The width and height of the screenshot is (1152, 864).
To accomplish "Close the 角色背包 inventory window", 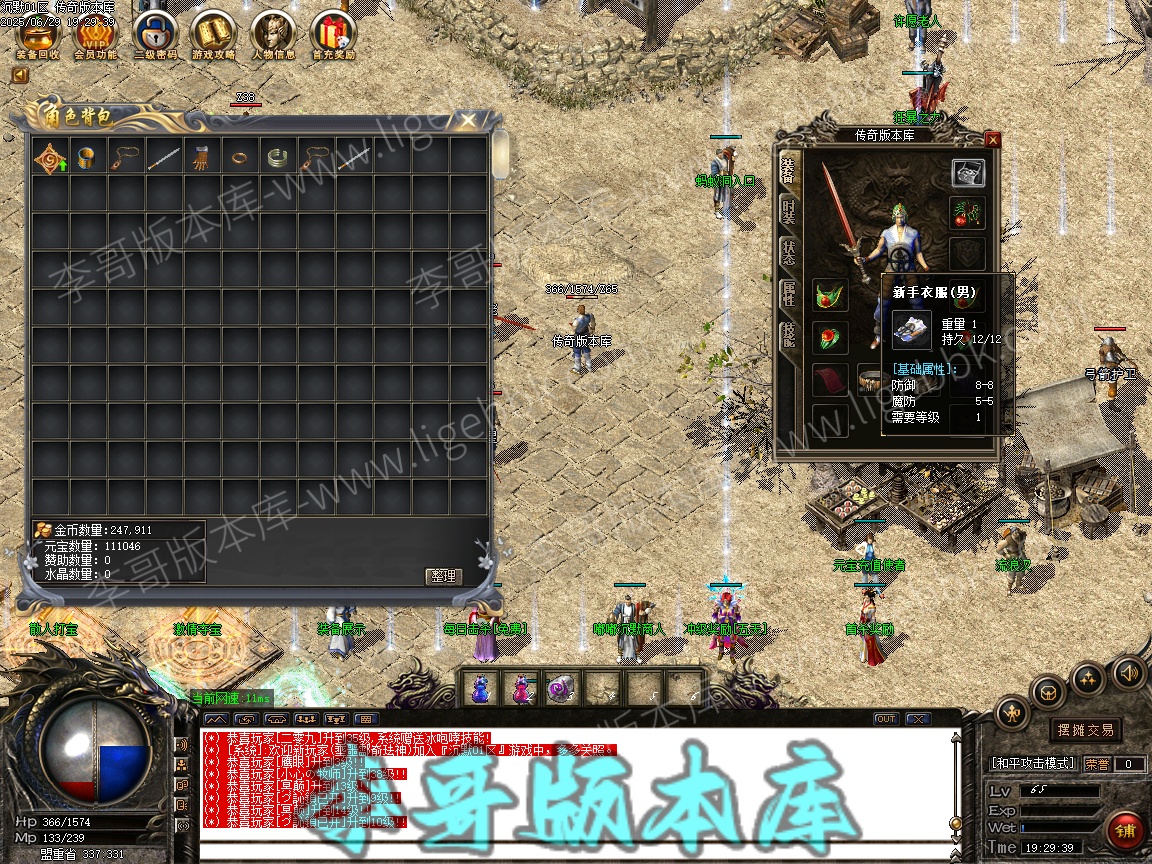I will (x=468, y=121).
